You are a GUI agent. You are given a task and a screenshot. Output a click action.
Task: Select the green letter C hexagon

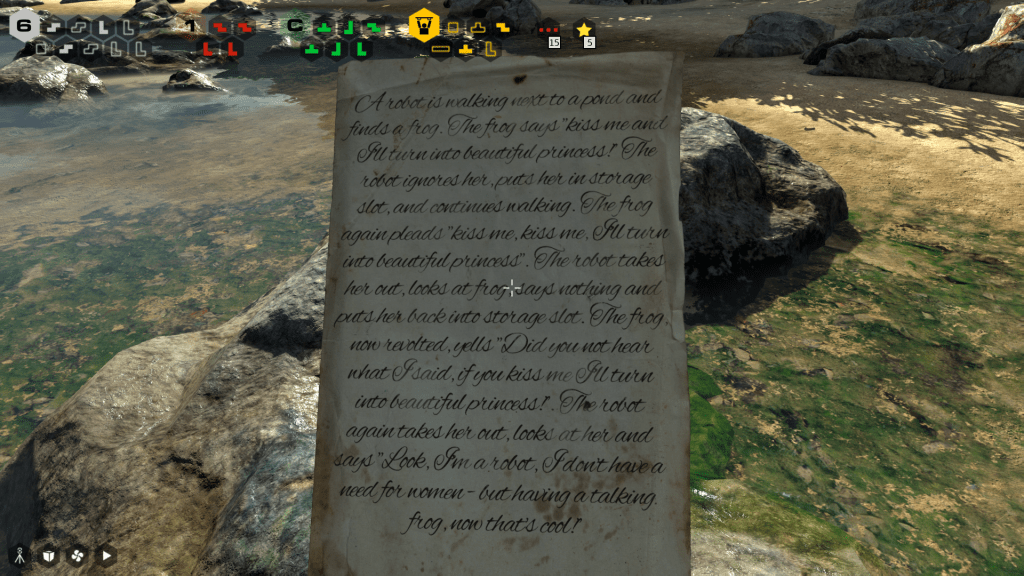(x=295, y=25)
